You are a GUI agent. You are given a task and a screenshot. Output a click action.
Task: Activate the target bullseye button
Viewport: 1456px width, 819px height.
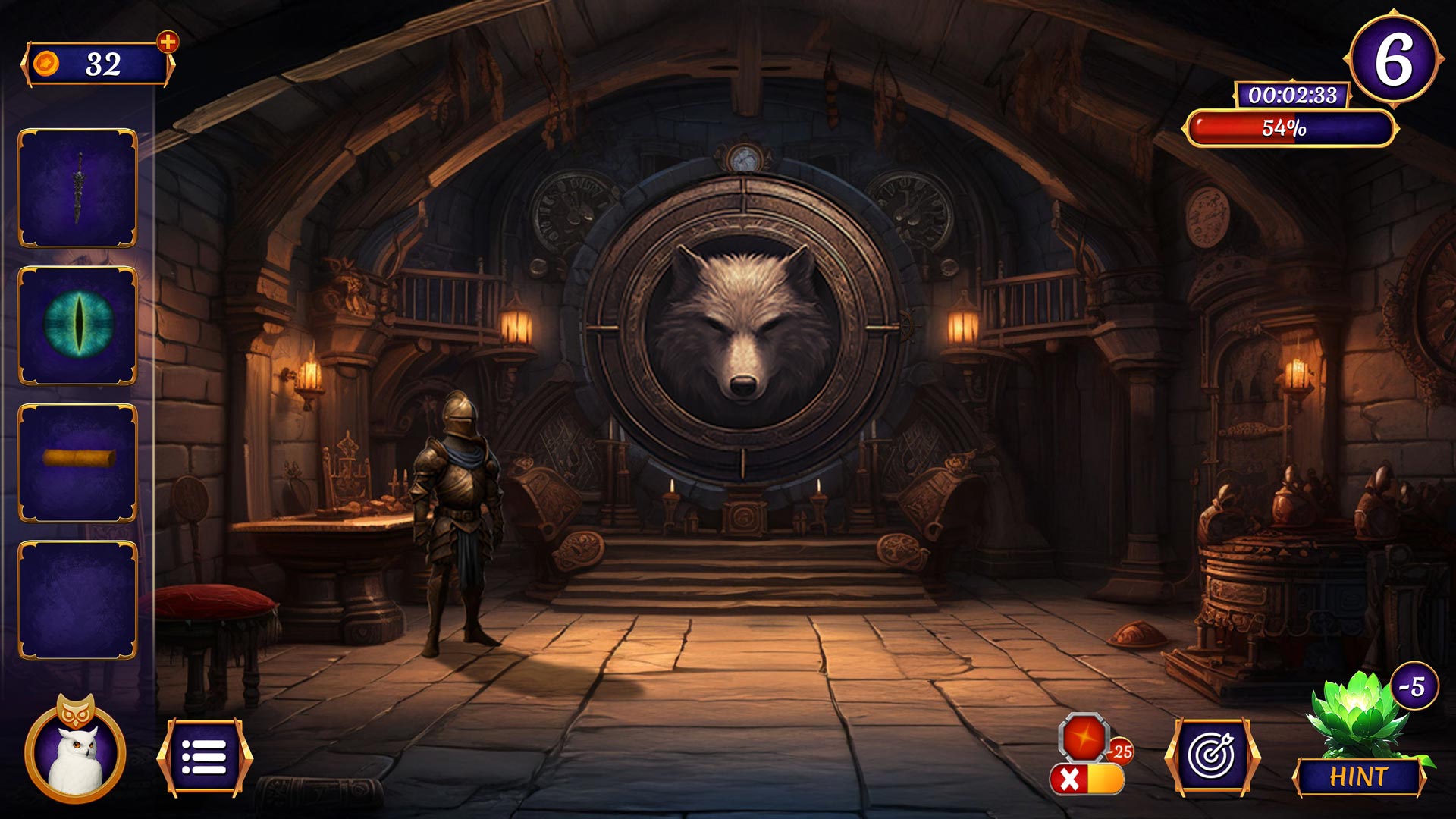click(x=1212, y=757)
